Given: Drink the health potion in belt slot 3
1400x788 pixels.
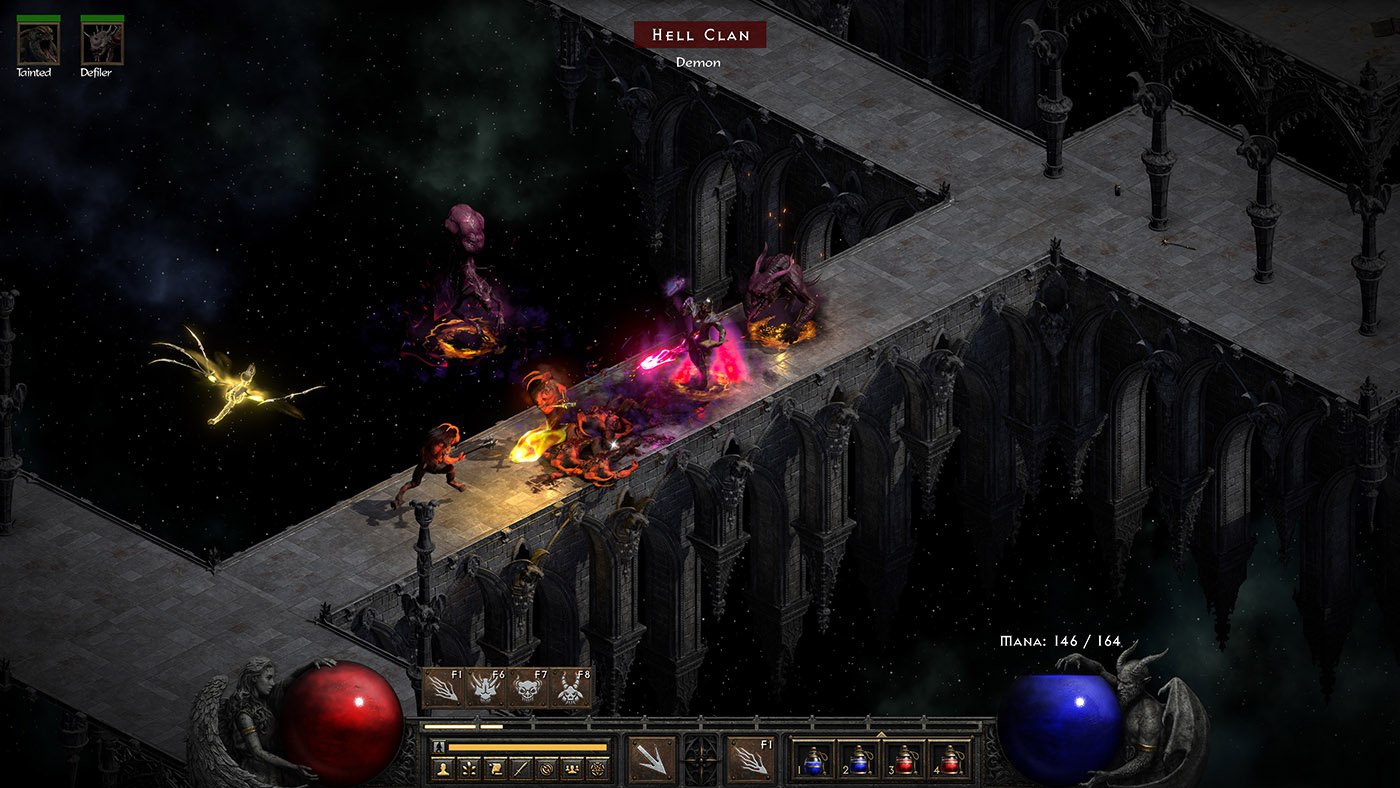Looking at the screenshot, I should 903,759.
